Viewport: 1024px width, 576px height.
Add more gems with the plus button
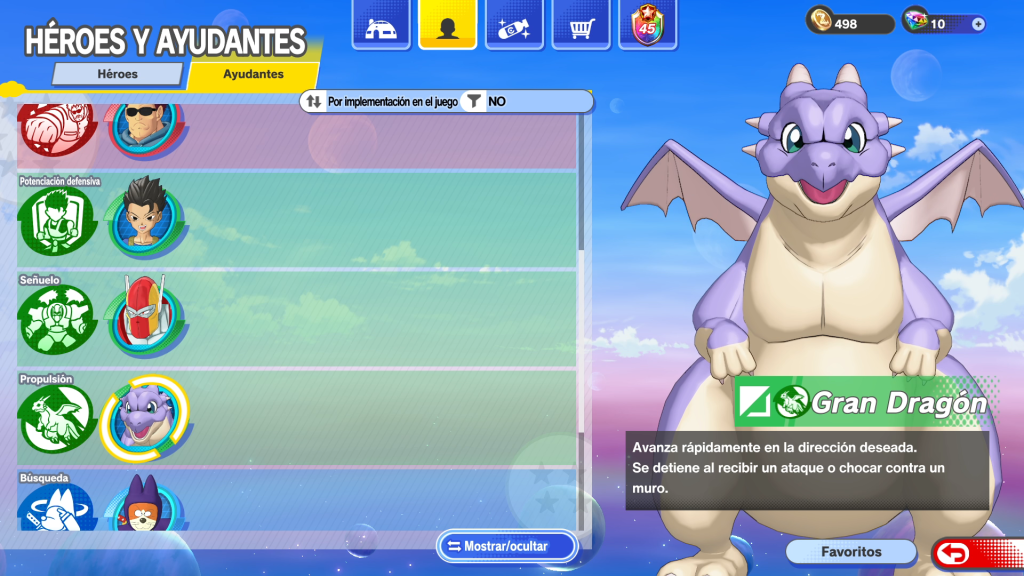click(x=978, y=24)
